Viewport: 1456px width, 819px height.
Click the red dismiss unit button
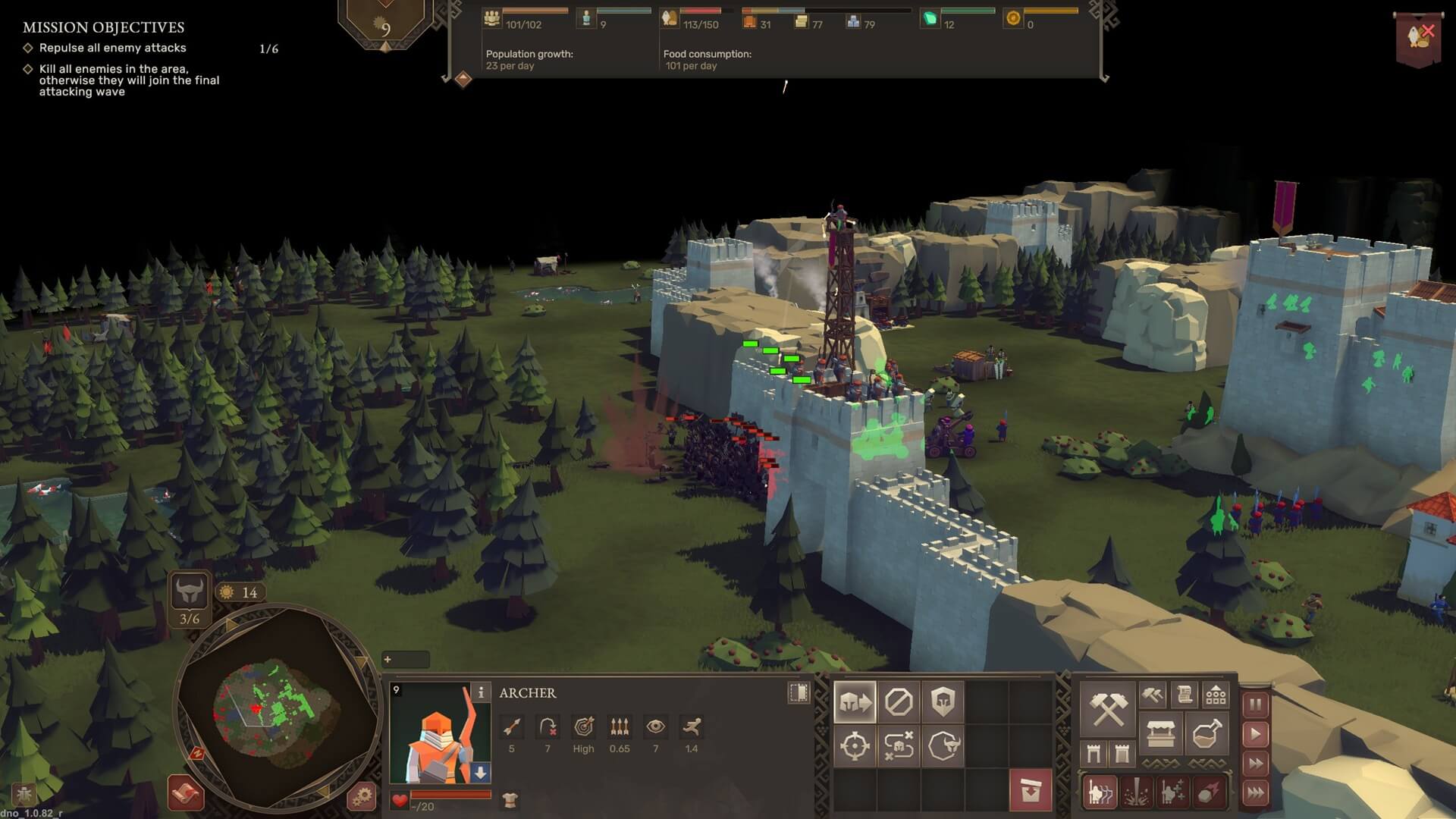[1031, 791]
